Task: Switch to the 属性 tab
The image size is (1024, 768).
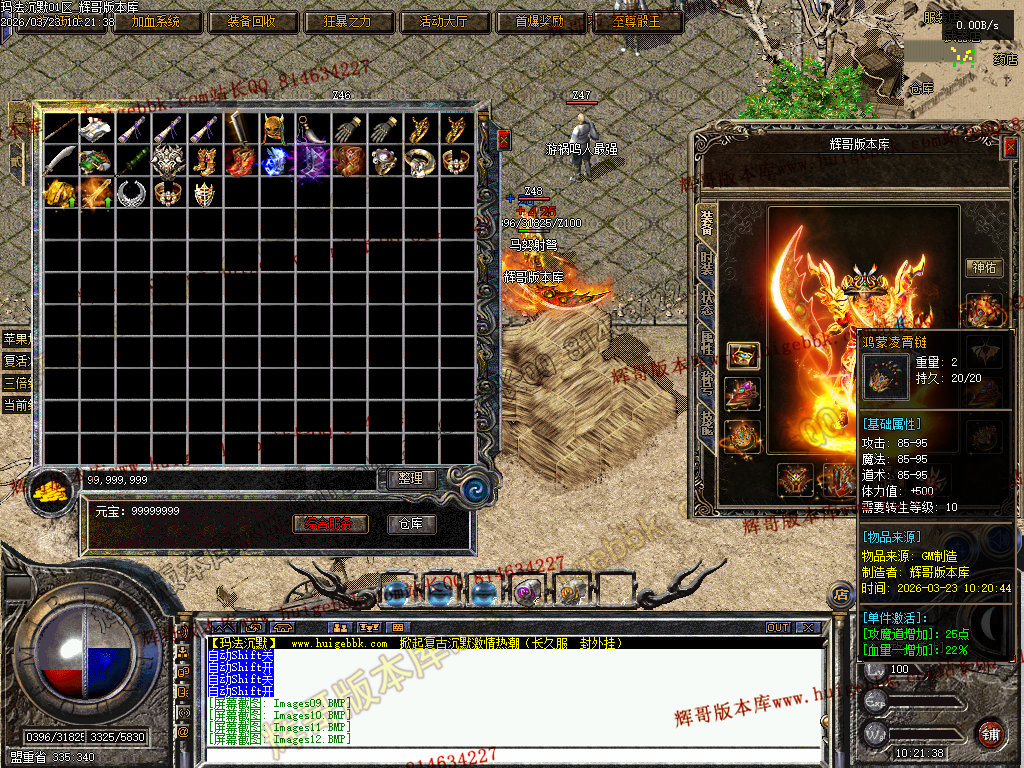Action: click(706, 345)
